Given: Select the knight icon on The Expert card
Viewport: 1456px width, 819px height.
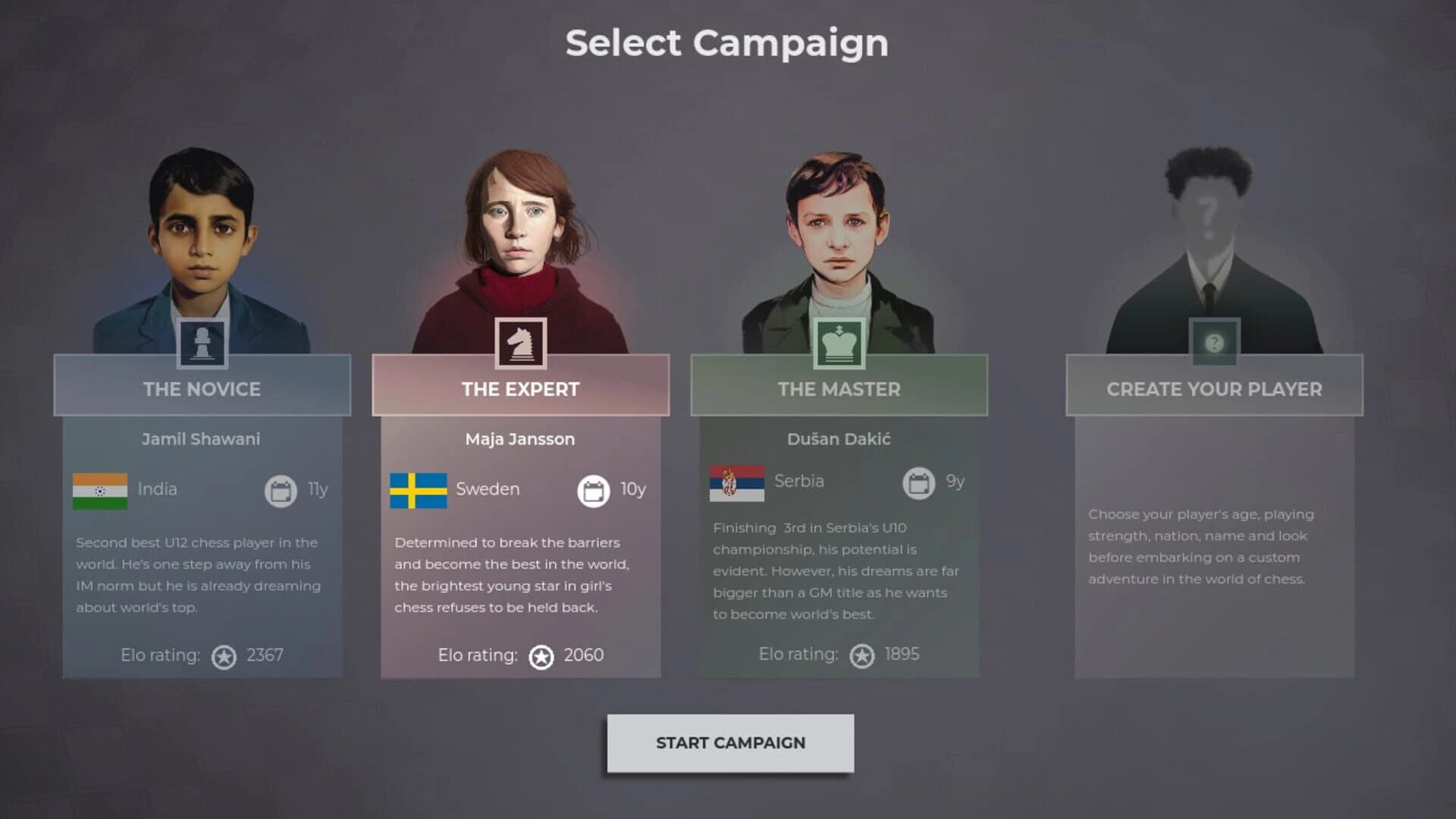Looking at the screenshot, I should coord(520,343).
